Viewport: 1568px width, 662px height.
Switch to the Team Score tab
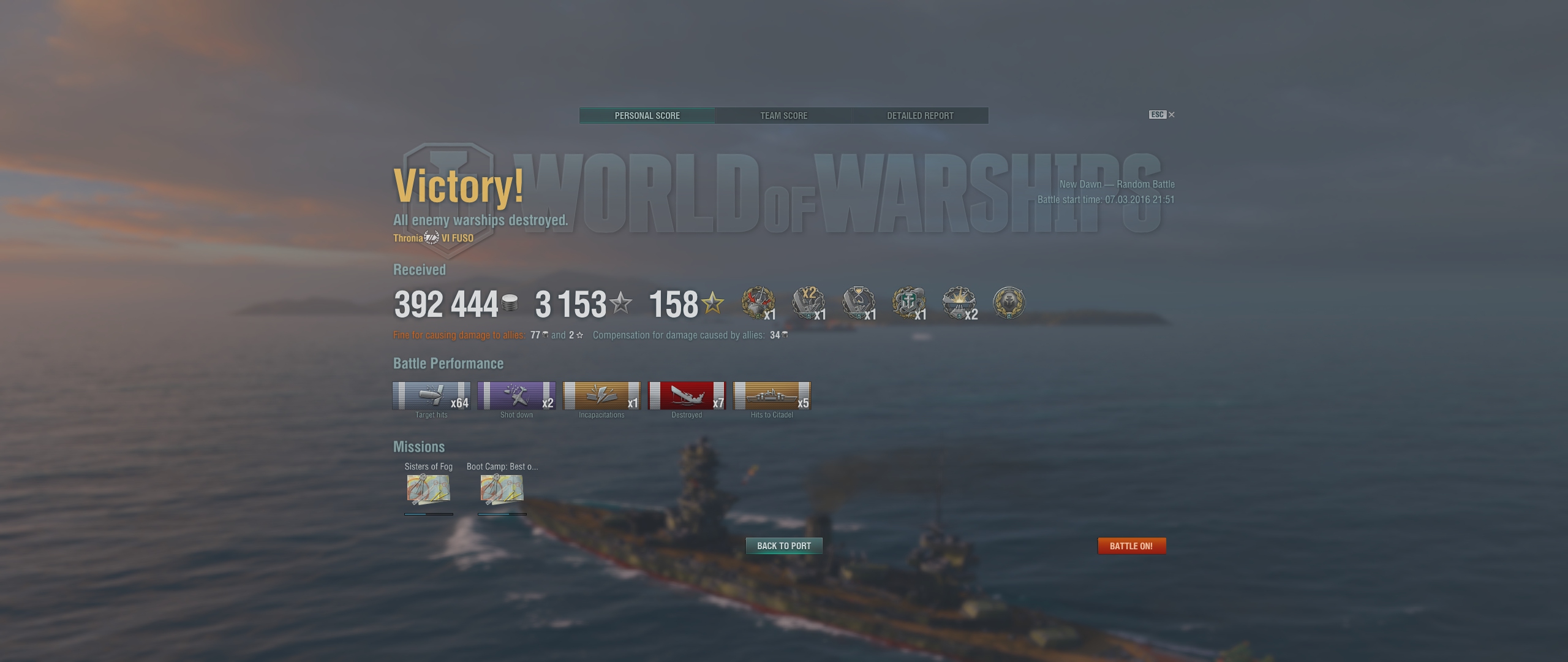[783, 116]
